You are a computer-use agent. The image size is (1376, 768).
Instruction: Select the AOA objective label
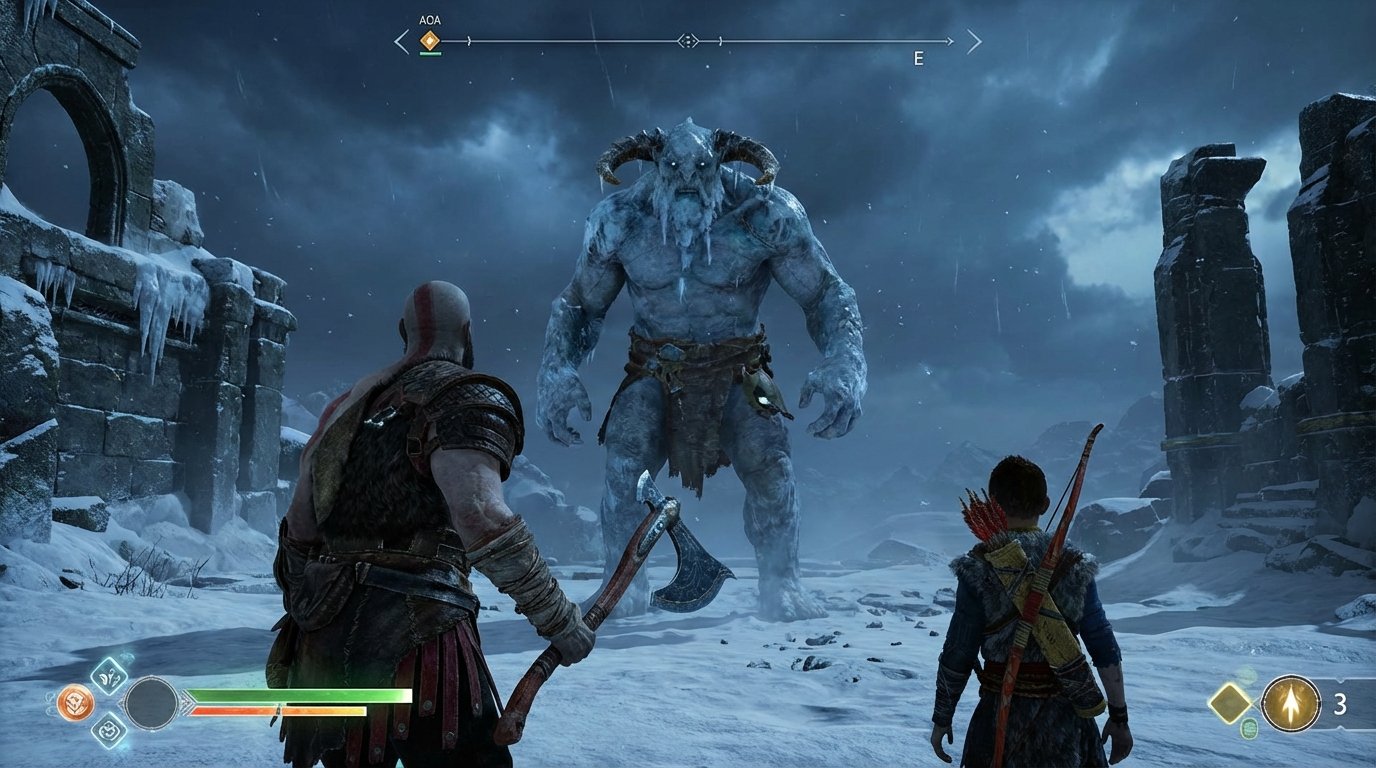(430, 19)
